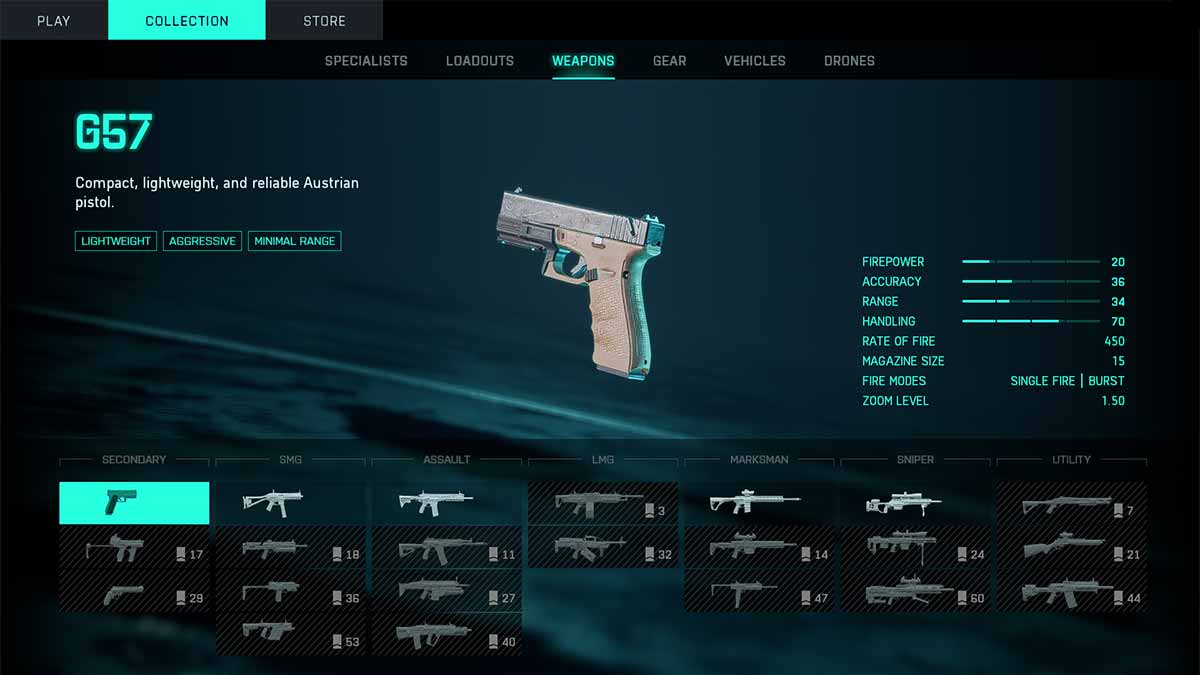
Task: Switch to the Play tab
Action: (x=53, y=20)
